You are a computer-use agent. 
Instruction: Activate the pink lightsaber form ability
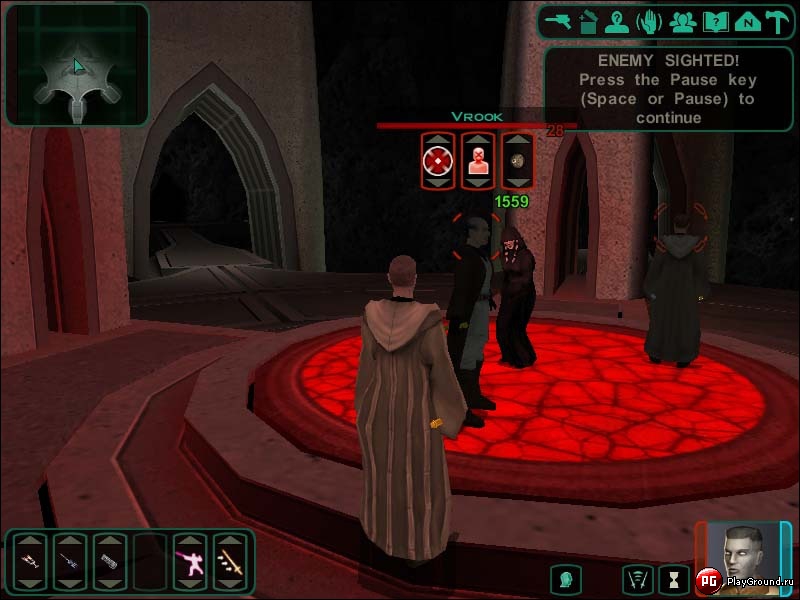[189, 560]
